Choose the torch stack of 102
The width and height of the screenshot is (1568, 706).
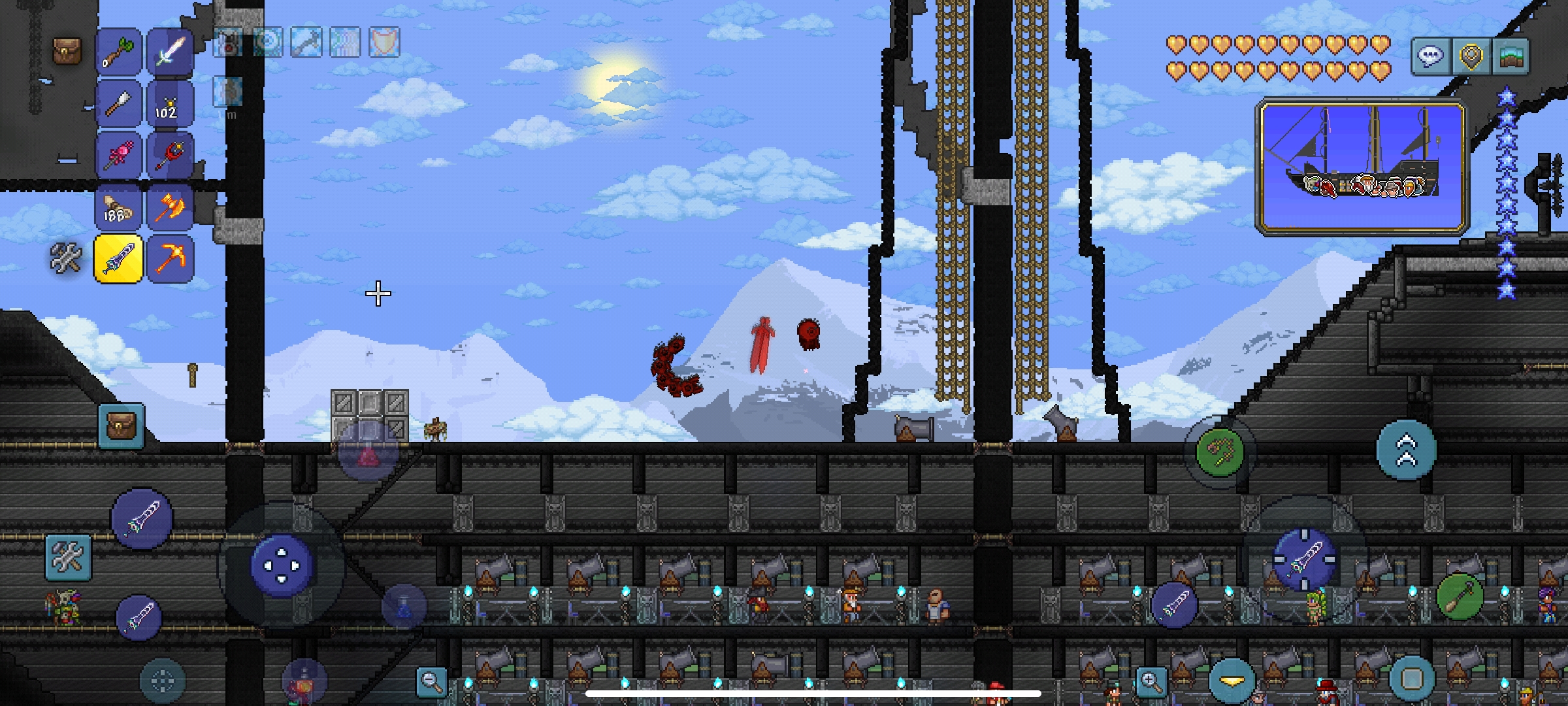(x=170, y=103)
